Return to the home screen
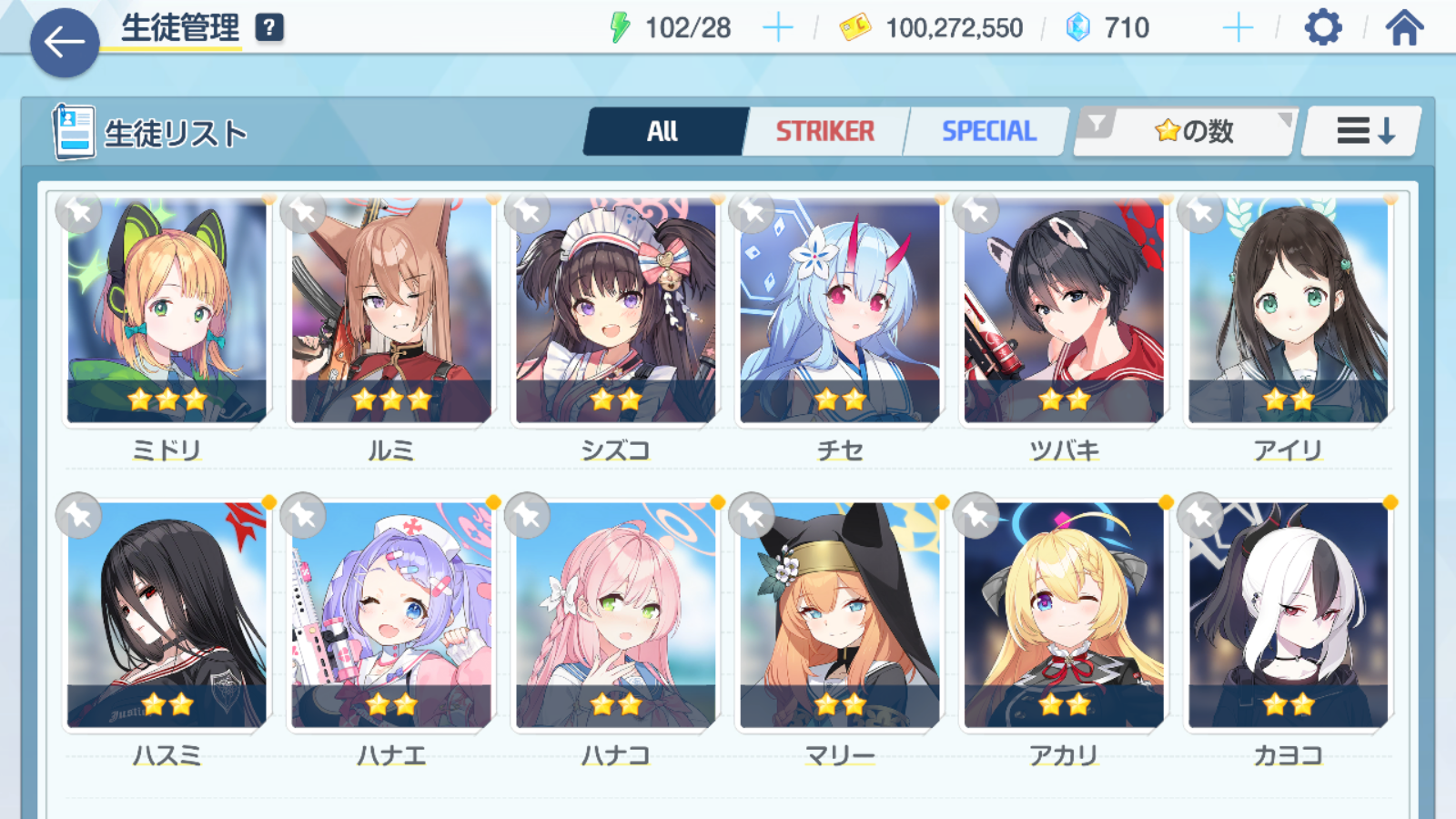This screenshot has height=819, width=1456. tap(1404, 28)
